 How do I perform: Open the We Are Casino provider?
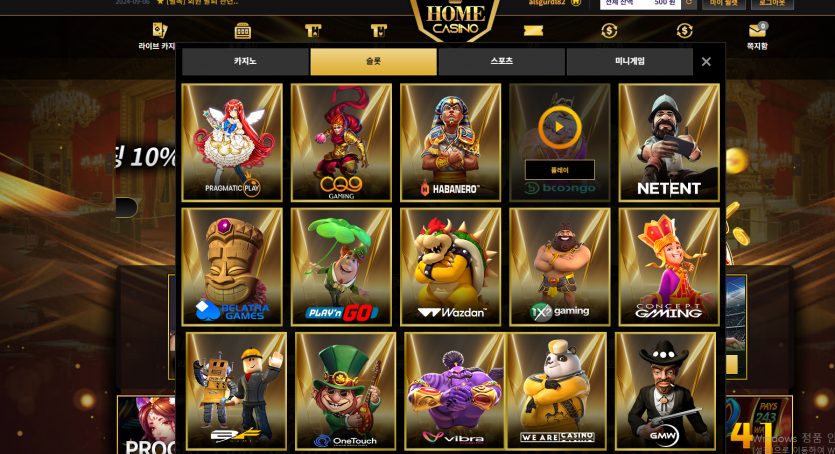coord(556,390)
